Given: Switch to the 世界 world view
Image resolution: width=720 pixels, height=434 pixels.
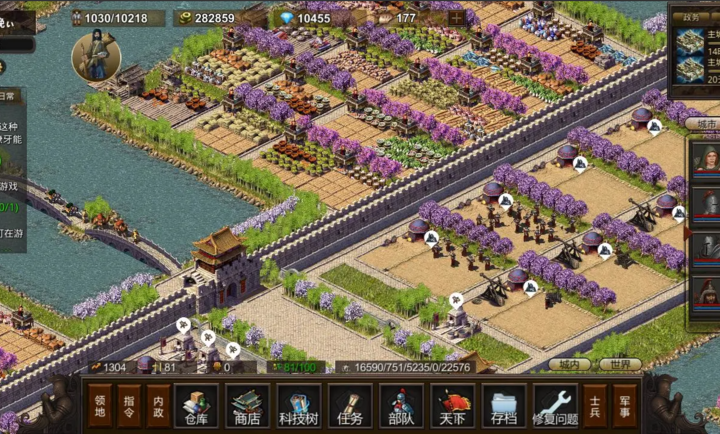Looking at the screenshot, I should click(621, 365).
